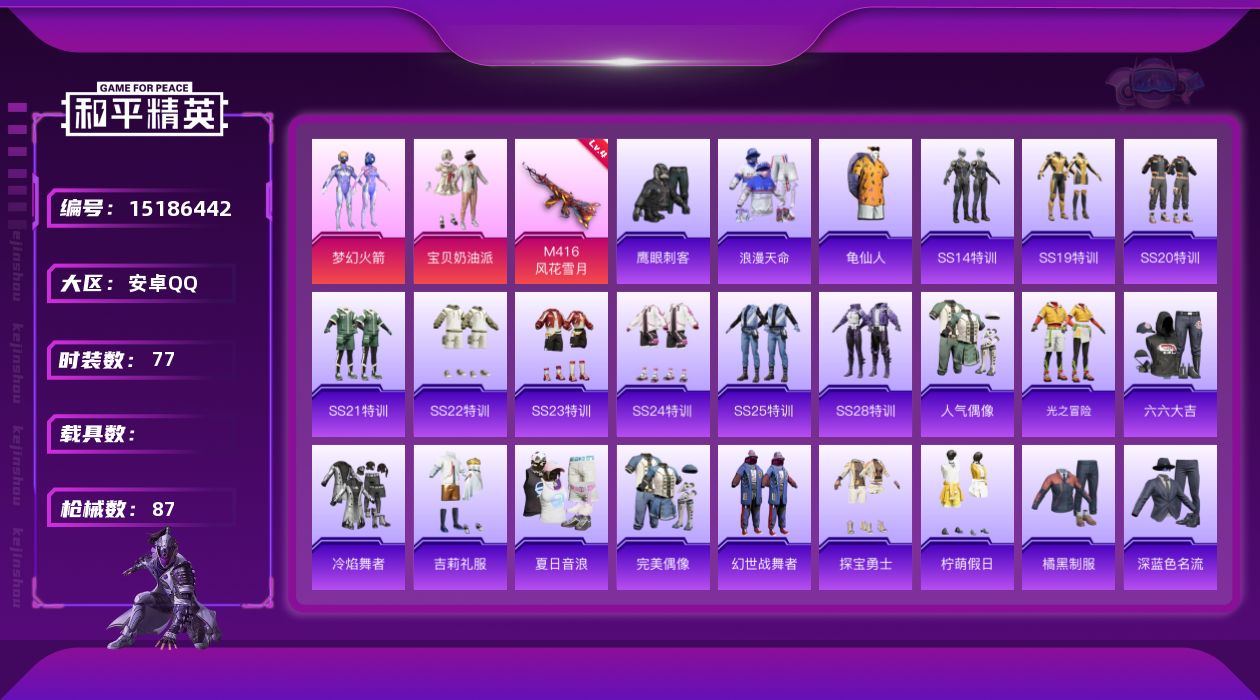The image size is (1260, 700).
Task: Select the SS14特训 outfit card
Action: point(967,210)
